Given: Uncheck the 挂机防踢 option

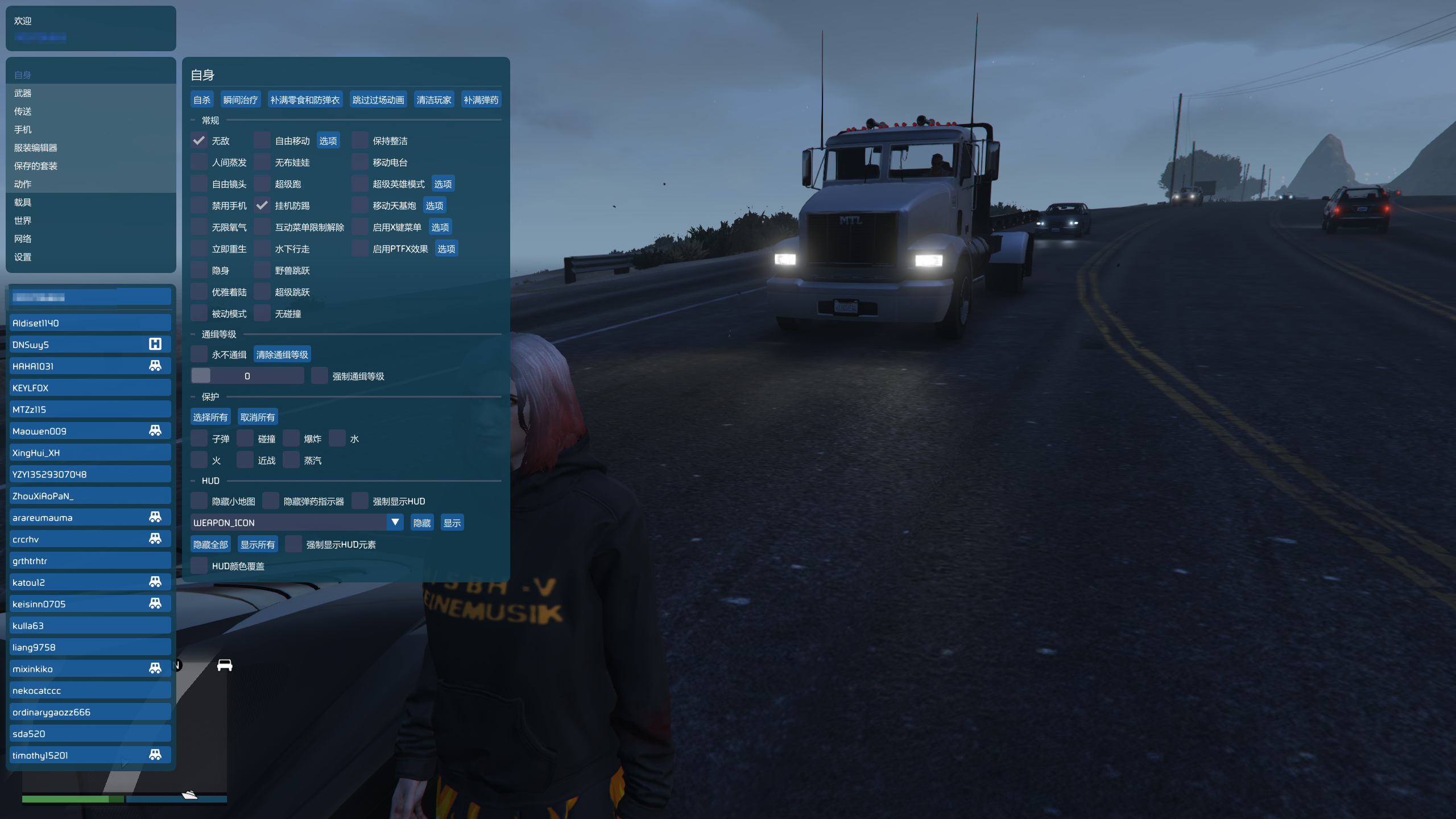Looking at the screenshot, I should (262, 205).
